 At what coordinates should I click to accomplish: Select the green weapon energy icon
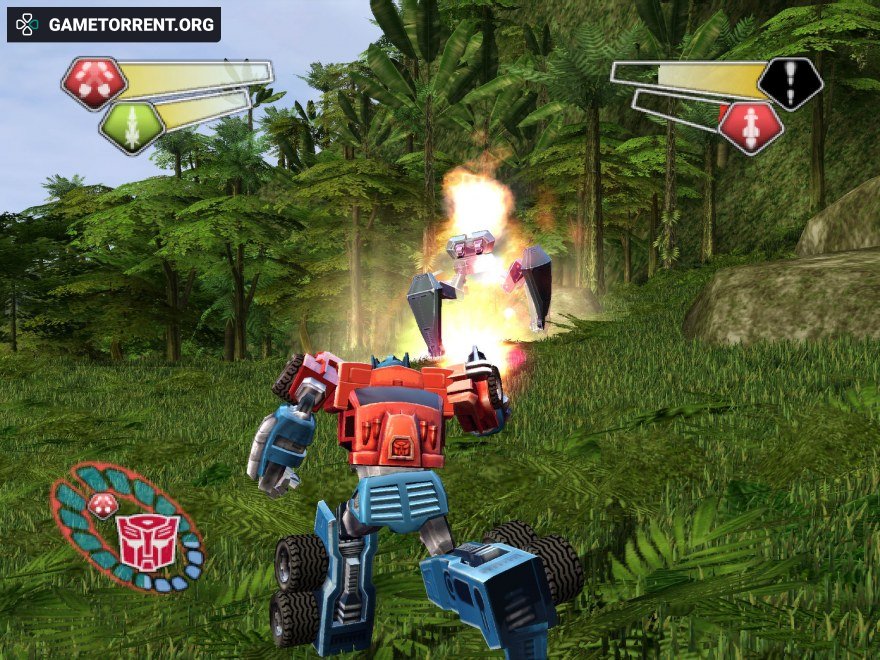(131, 127)
